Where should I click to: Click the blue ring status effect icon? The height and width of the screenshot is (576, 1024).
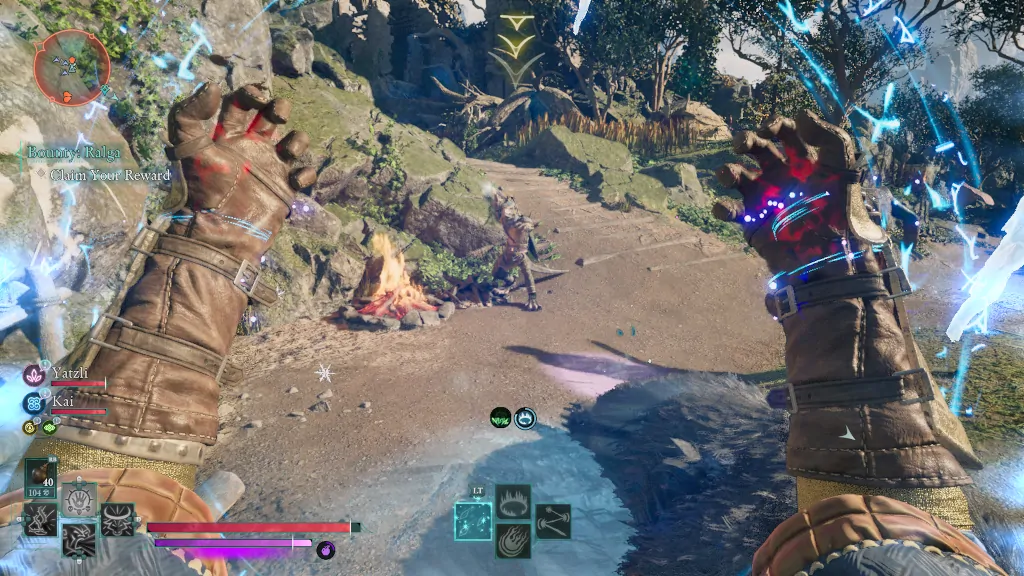click(525, 418)
